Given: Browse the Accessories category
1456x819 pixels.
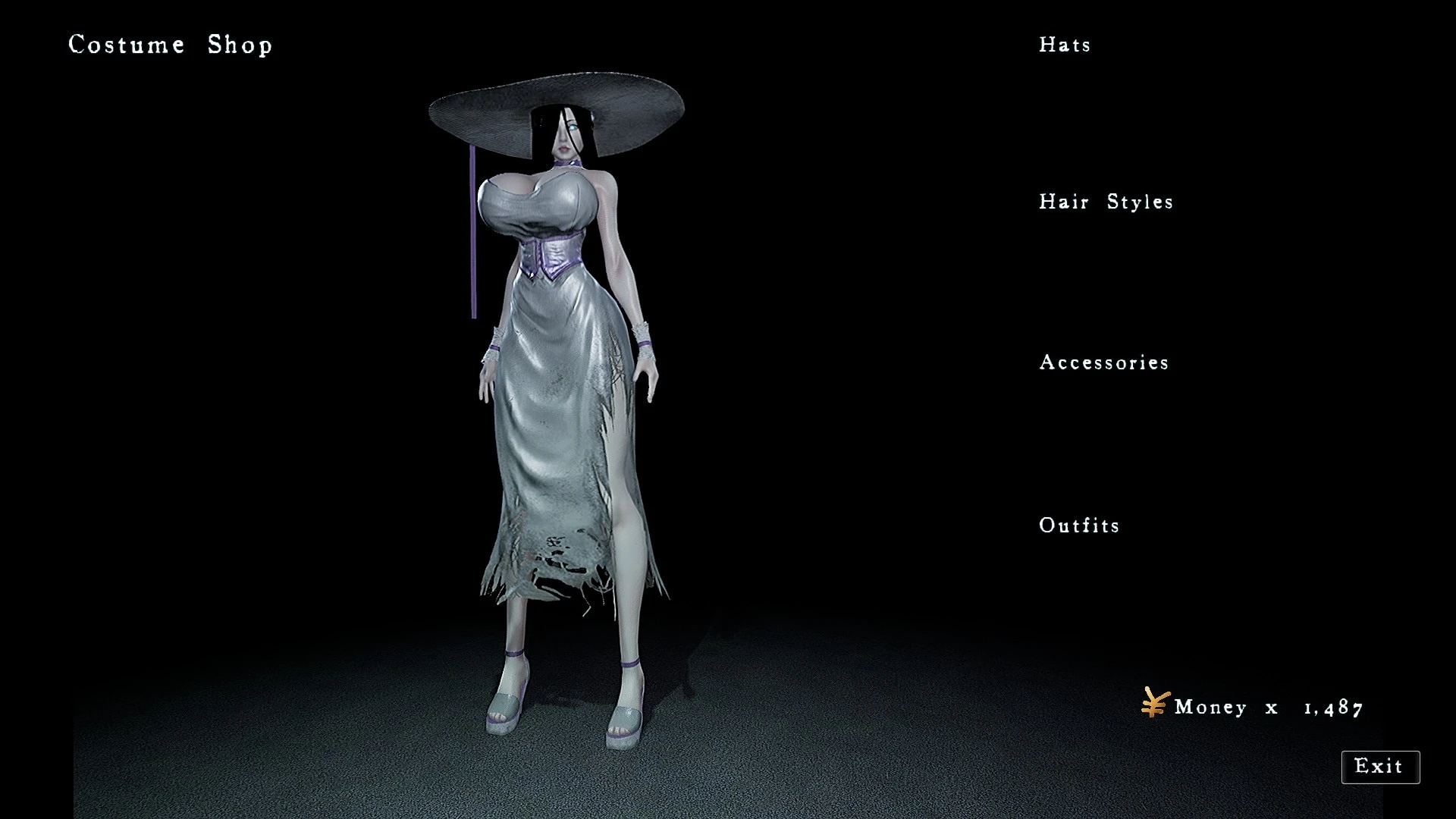Looking at the screenshot, I should (1103, 362).
